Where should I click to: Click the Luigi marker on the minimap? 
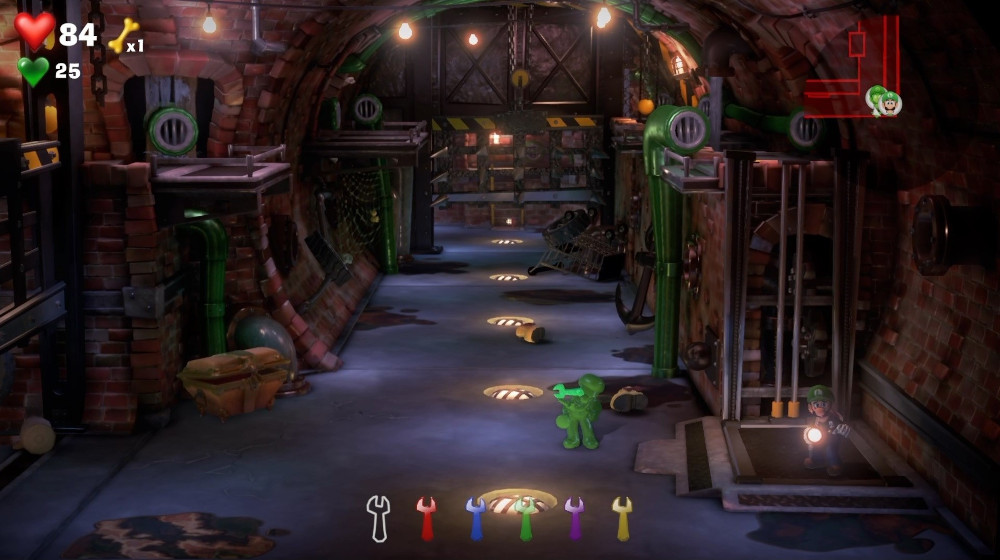(x=883, y=100)
